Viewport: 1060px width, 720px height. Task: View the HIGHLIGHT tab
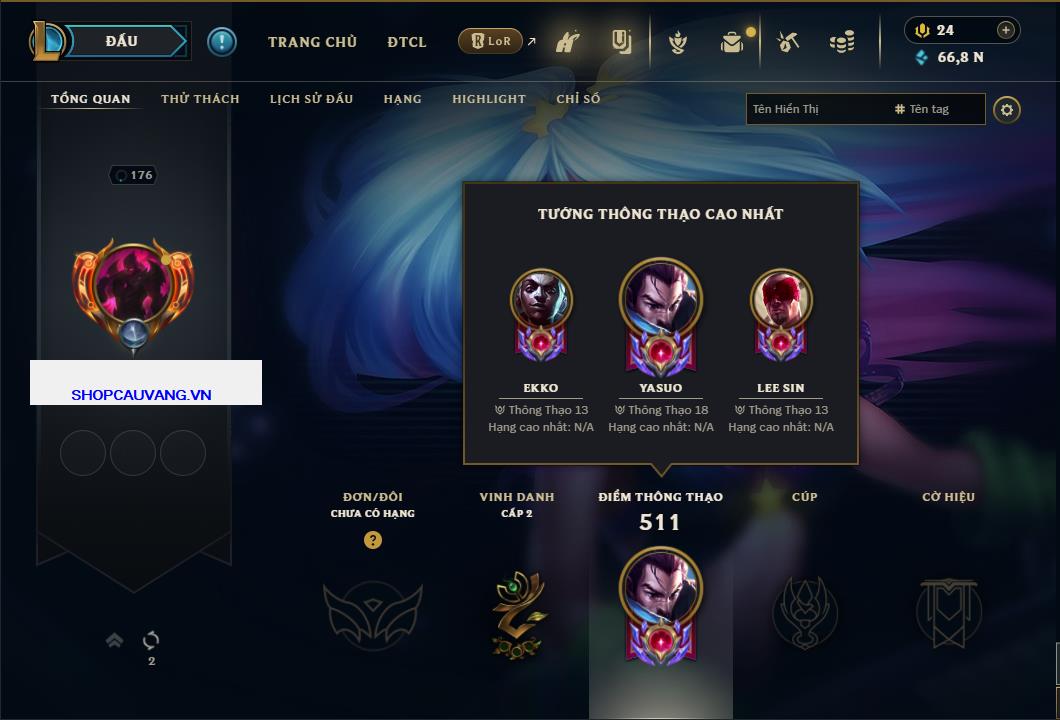click(488, 99)
